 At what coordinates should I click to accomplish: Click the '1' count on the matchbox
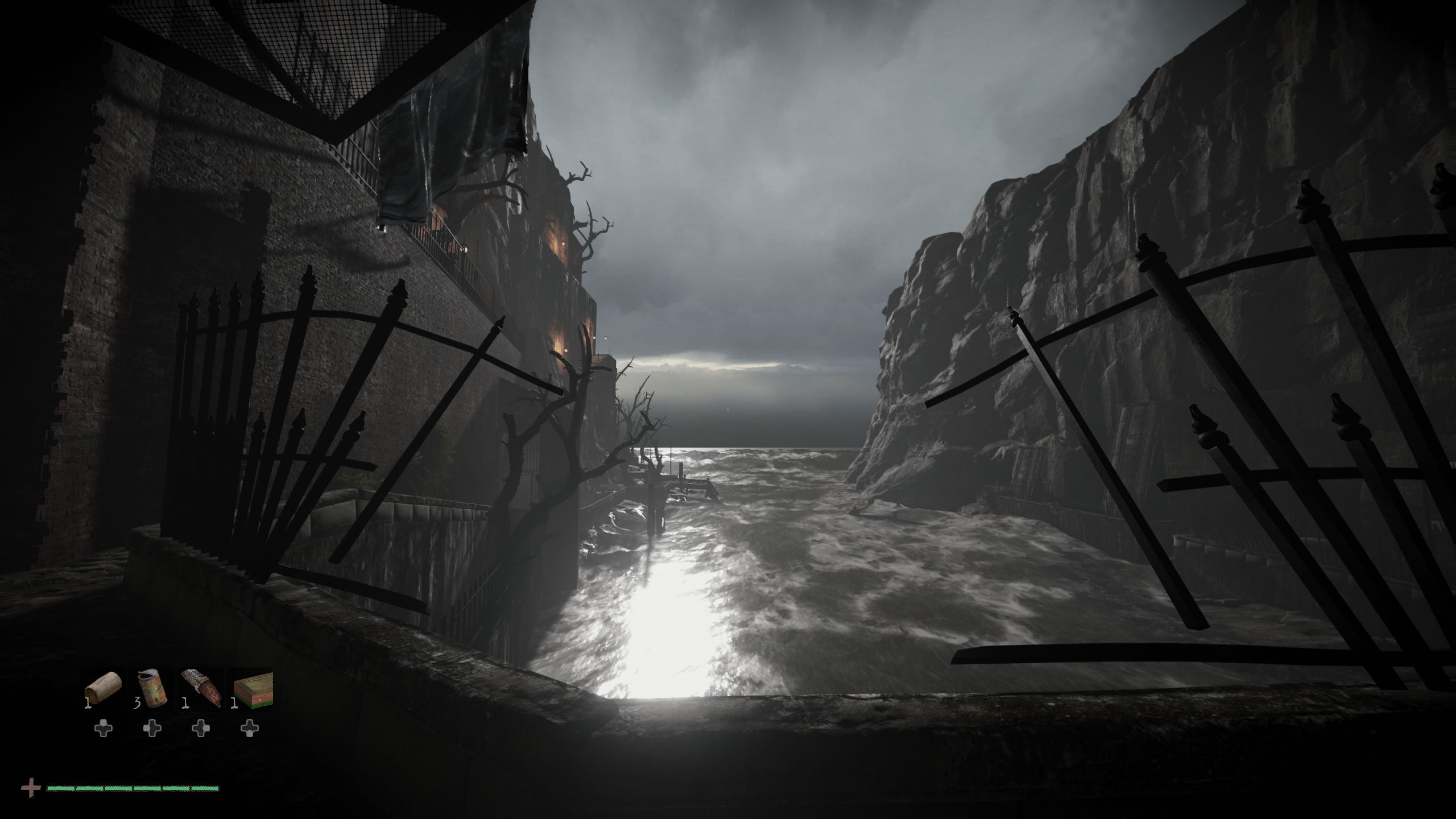click(x=235, y=704)
